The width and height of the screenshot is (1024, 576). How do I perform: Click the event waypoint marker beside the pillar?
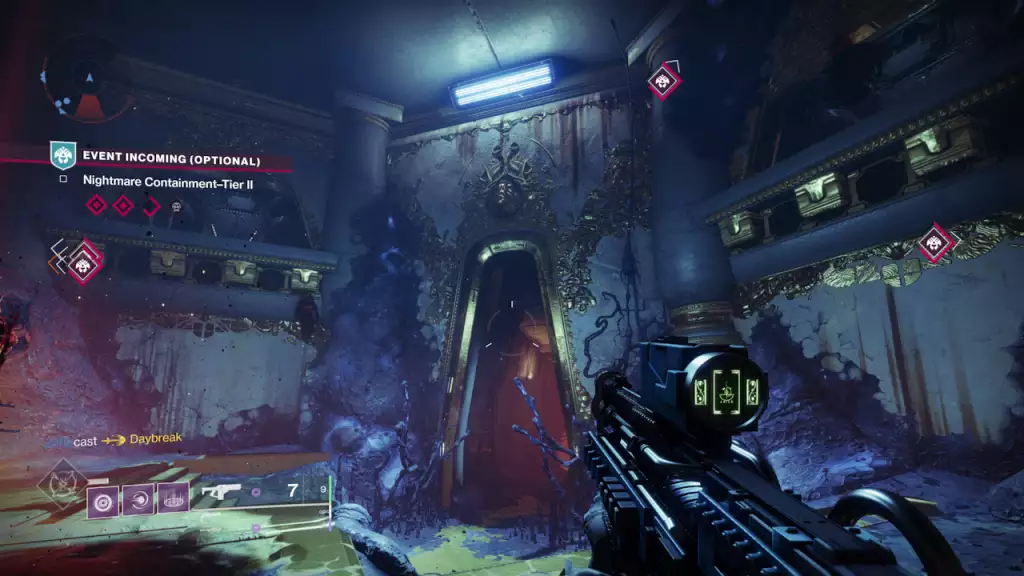click(663, 80)
